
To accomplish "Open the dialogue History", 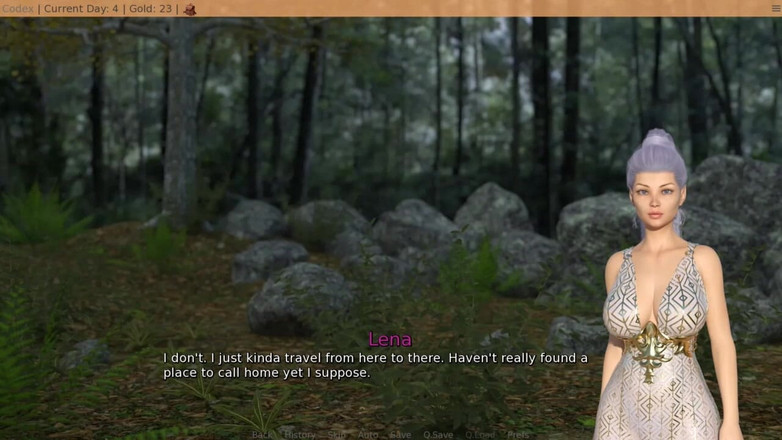I will coord(299,435).
